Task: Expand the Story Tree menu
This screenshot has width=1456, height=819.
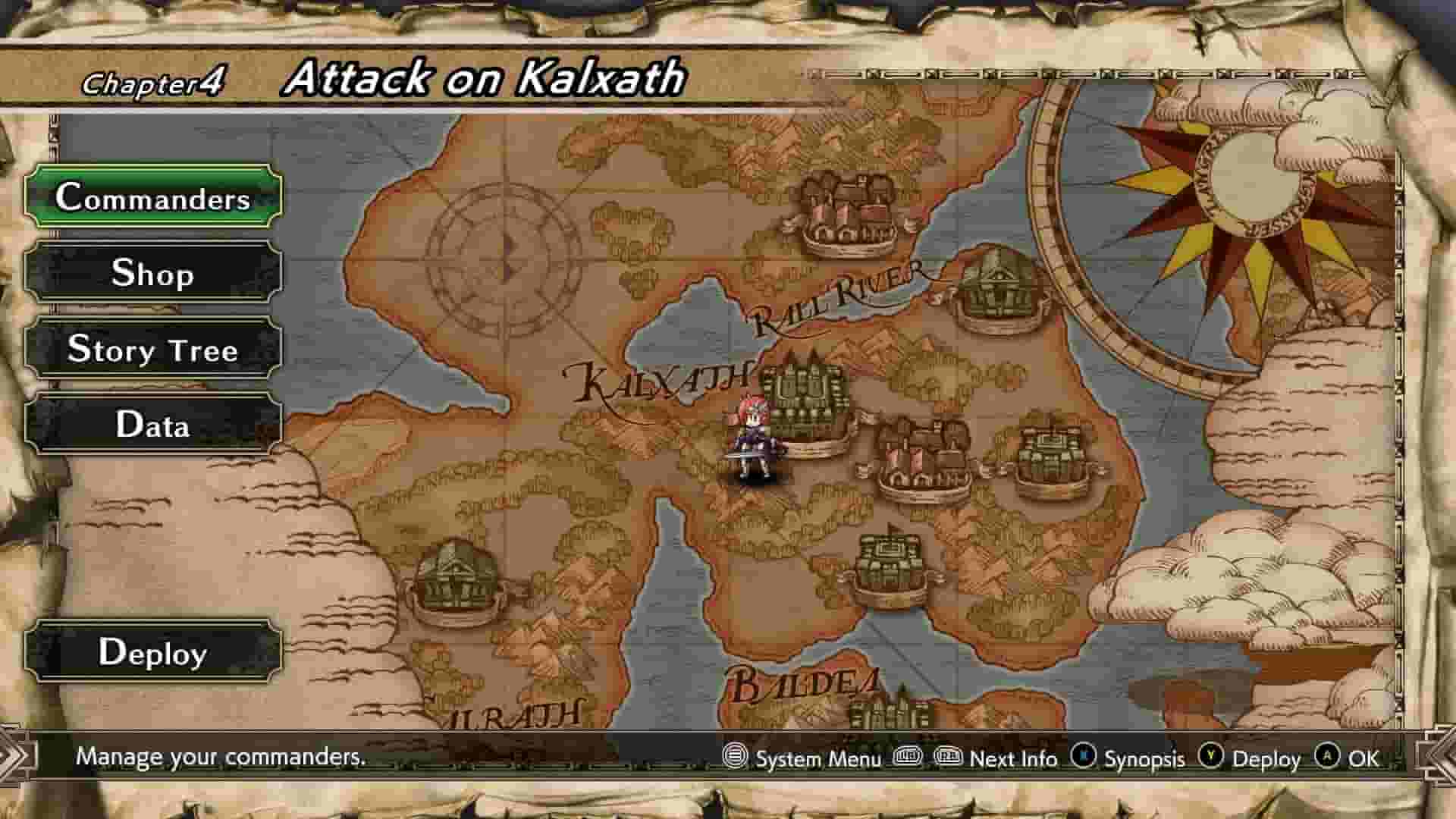Action: click(152, 350)
